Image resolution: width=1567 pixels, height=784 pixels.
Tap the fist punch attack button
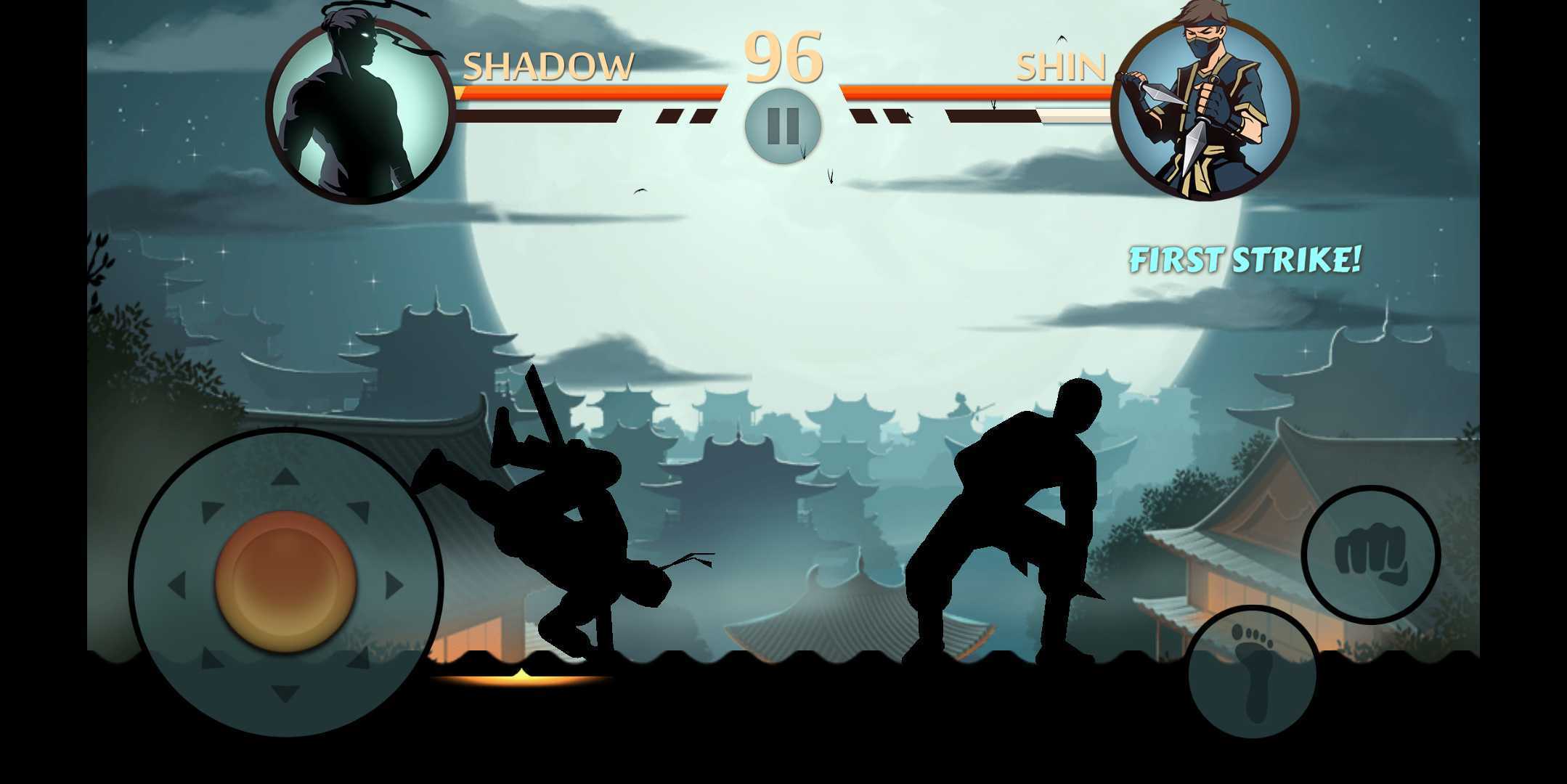(1370, 555)
